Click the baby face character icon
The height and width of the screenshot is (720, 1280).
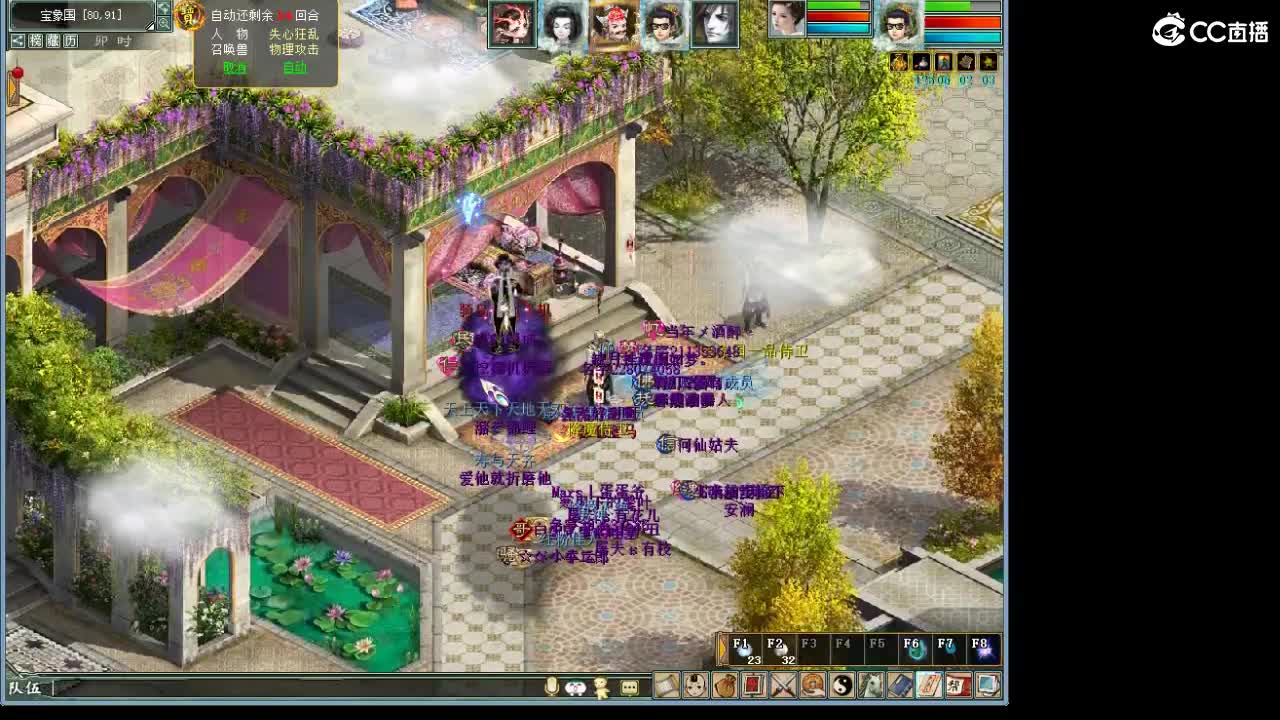click(696, 686)
